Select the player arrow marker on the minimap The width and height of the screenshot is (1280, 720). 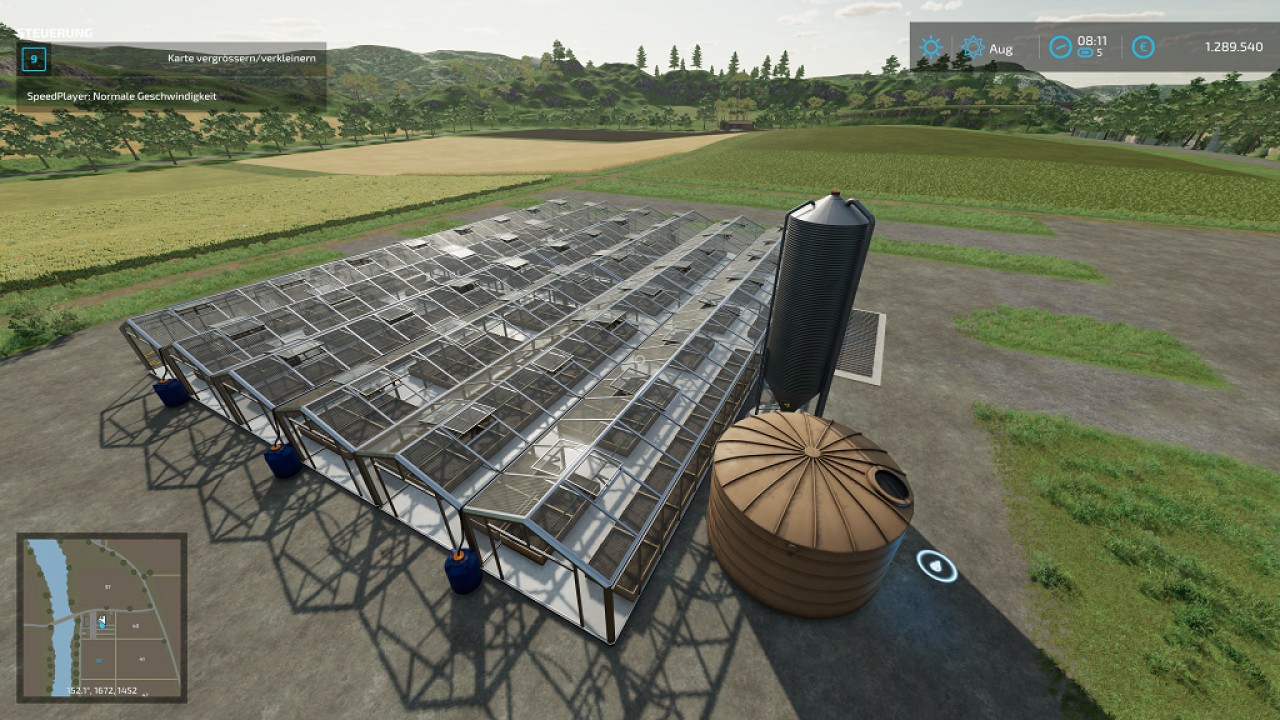102,619
